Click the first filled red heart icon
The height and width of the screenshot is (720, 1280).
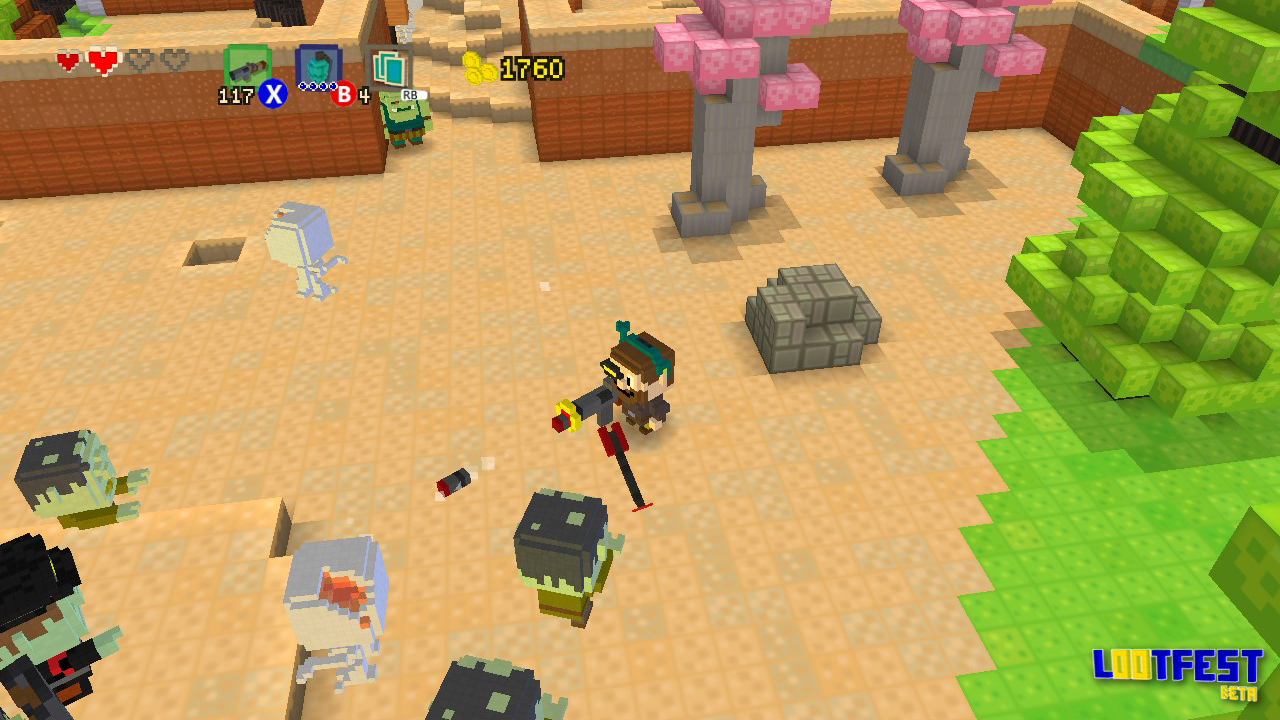pyautogui.click(x=68, y=61)
